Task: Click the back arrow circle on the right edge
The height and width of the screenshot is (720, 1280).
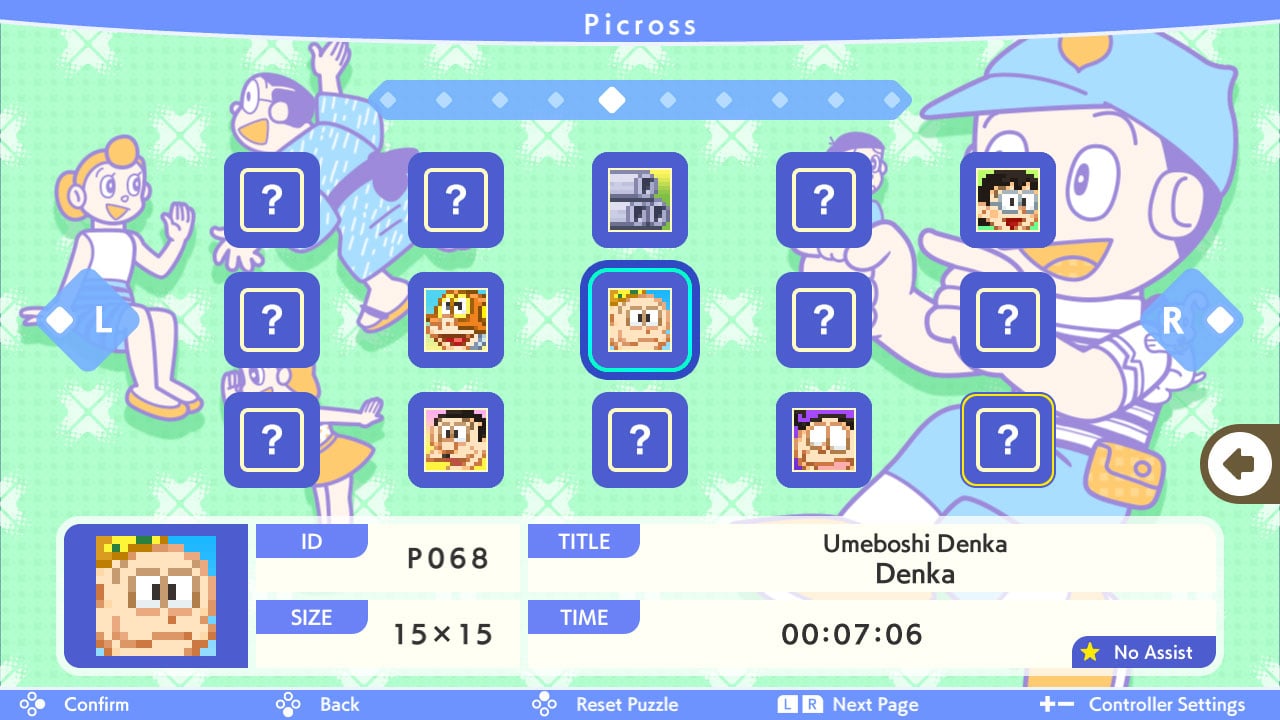Action: click(x=1240, y=463)
